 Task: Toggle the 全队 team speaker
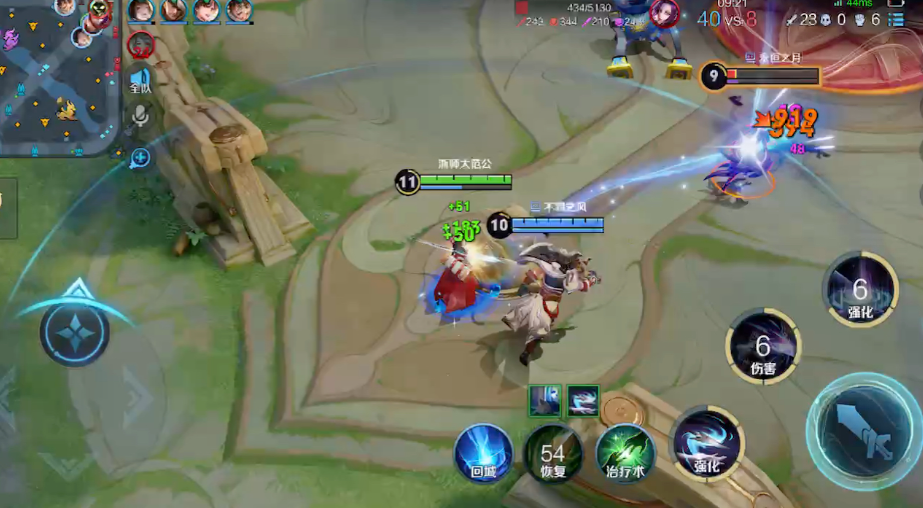pyautogui.click(x=140, y=80)
